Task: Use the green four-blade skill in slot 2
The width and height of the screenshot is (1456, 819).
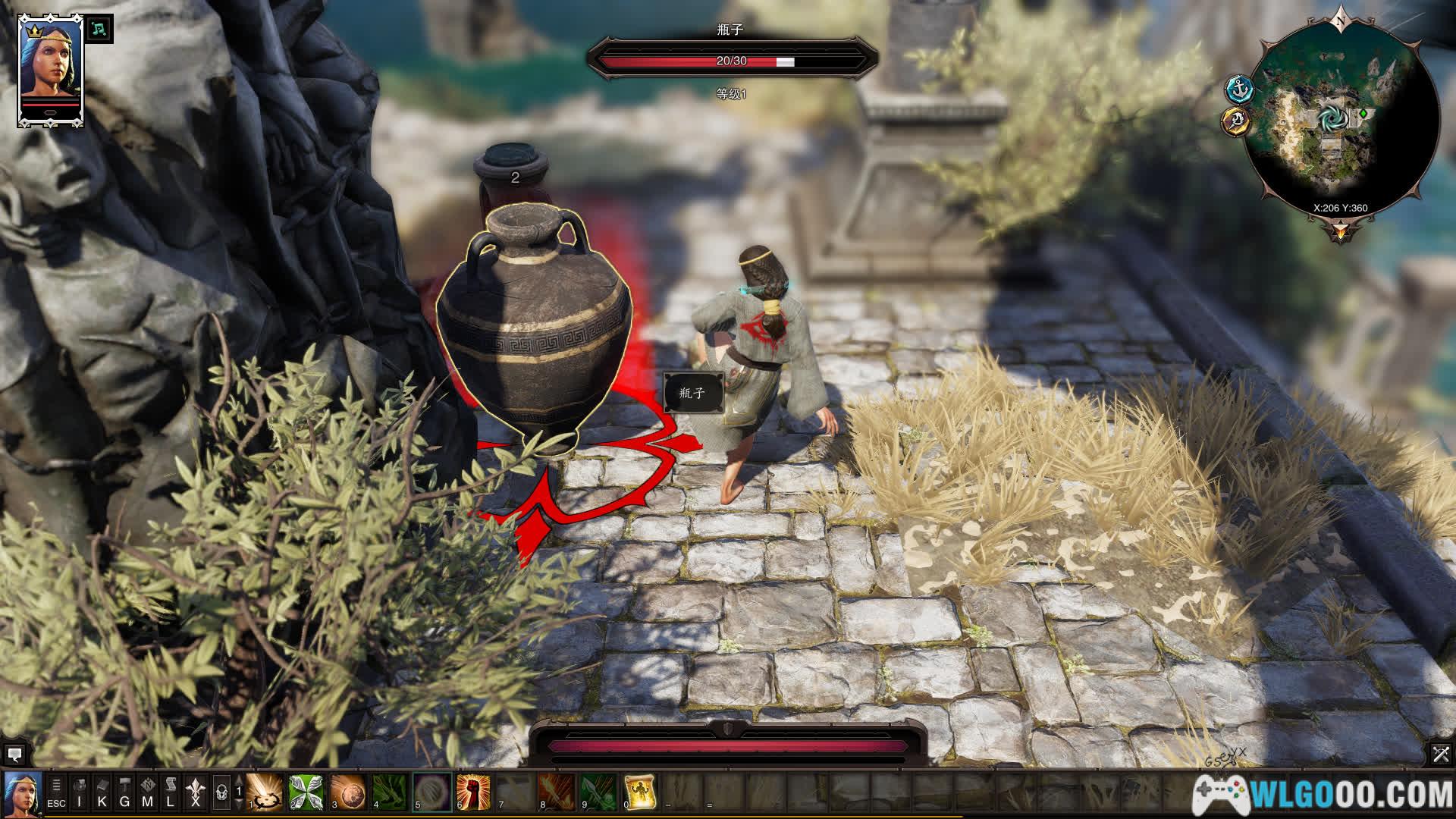Action: (x=306, y=792)
